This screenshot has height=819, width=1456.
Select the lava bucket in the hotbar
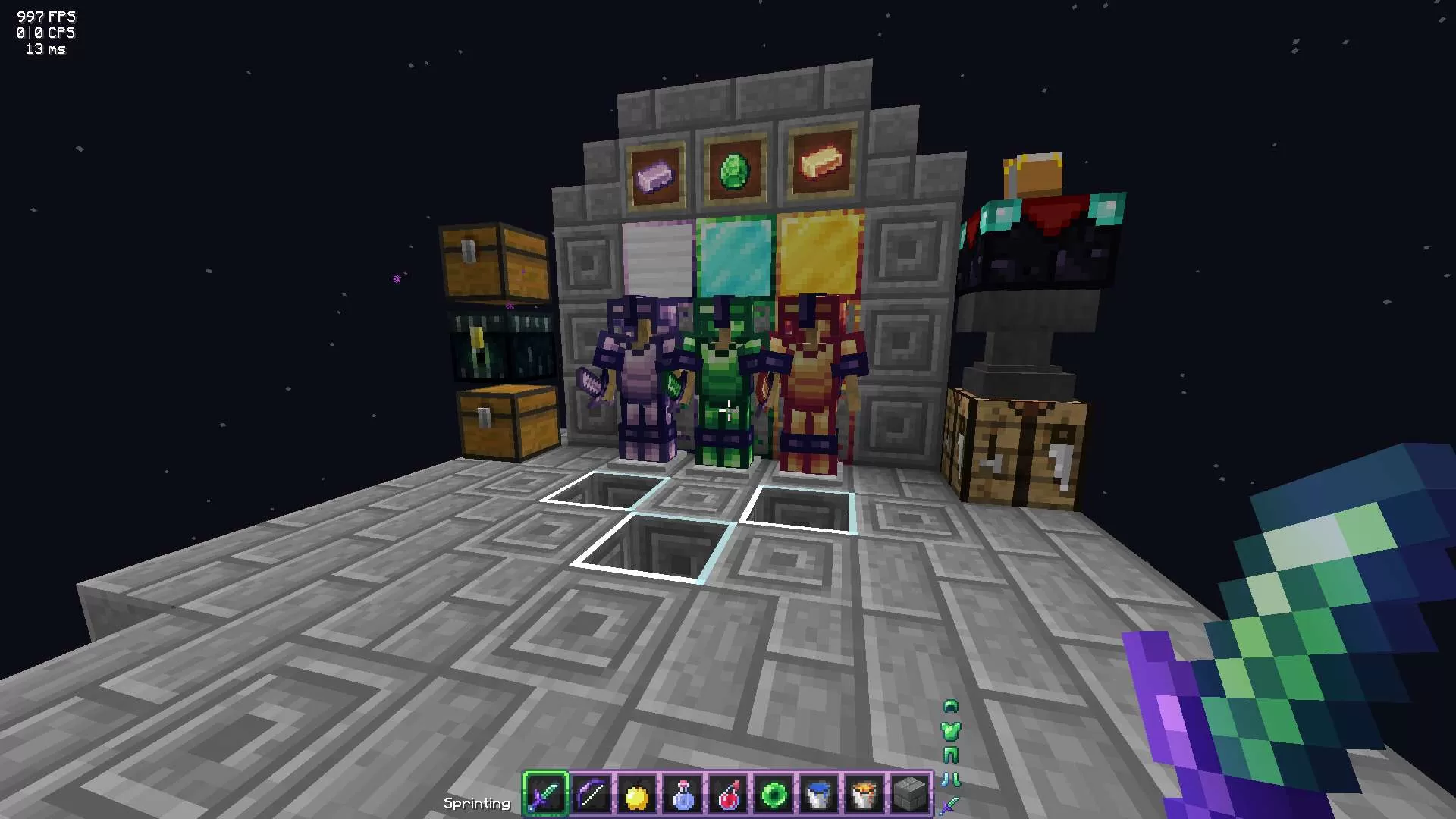tap(863, 793)
